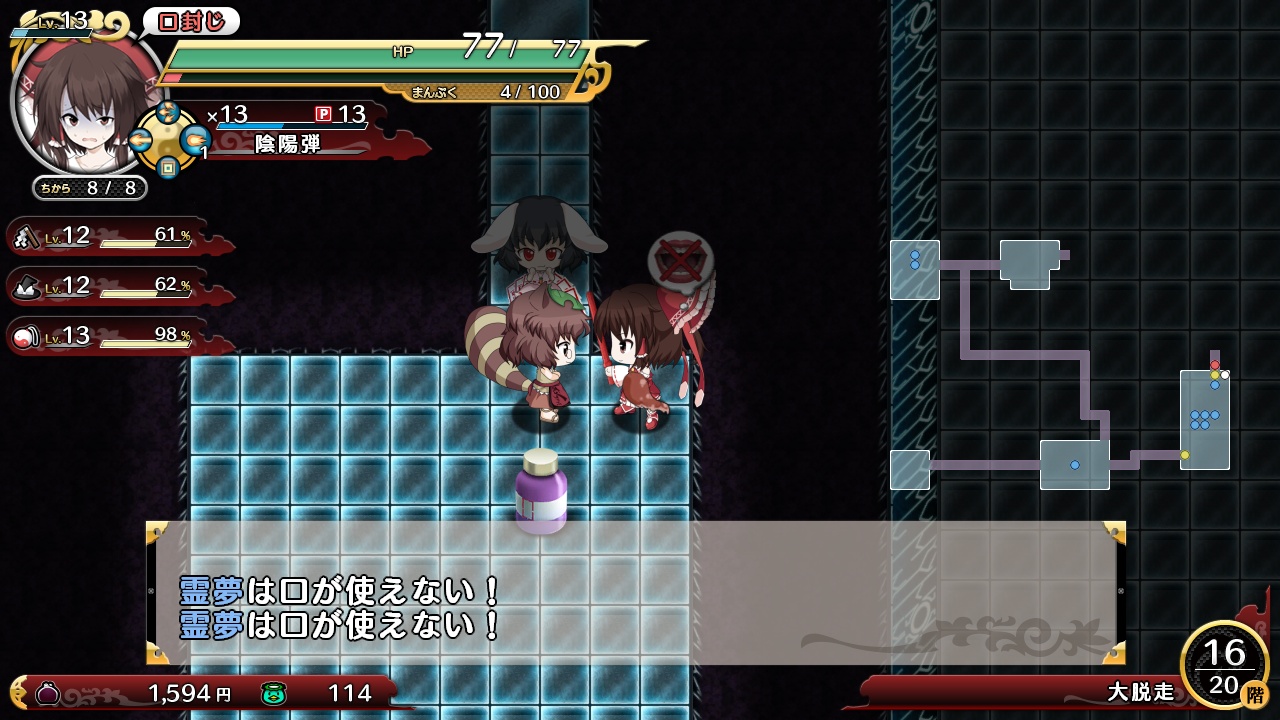The image size is (1280, 720).
Task: Select the 口封じ status effect badge
Action: pyautogui.click(x=191, y=21)
